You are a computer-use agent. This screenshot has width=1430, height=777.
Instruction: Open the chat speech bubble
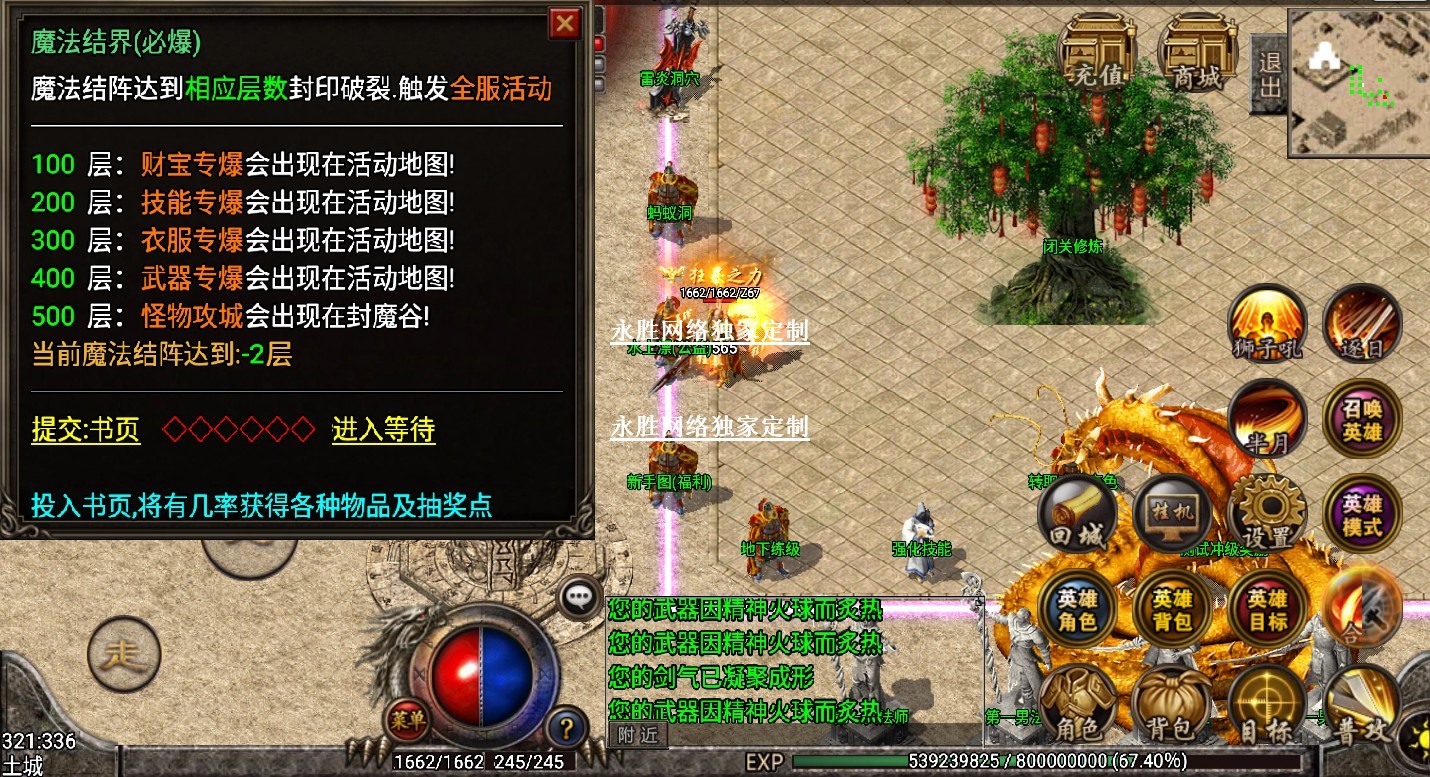(579, 598)
